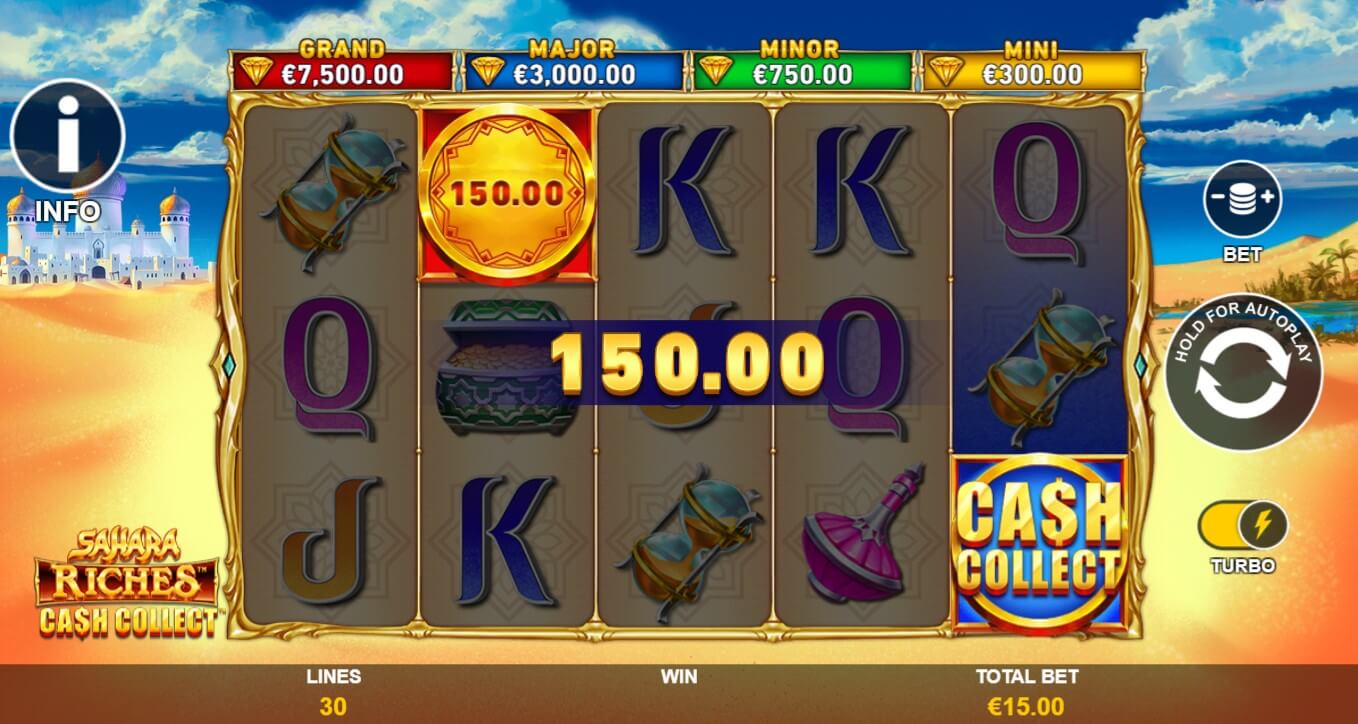The width and height of the screenshot is (1358, 724).
Task: Click the coin stack symbol on Bet button
Action: click(1243, 199)
